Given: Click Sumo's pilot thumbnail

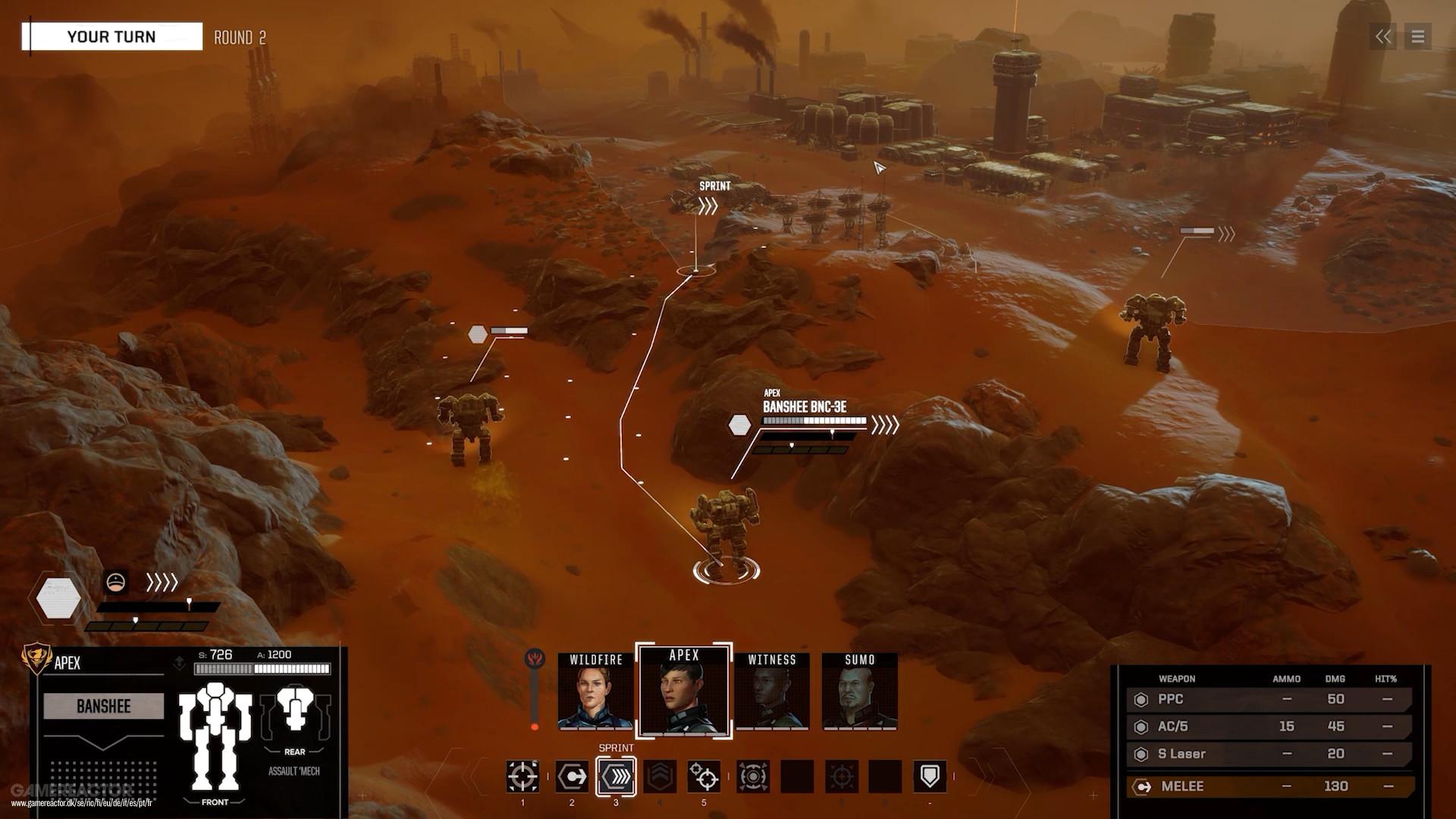Looking at the screenshot, I should click(861, 694).
